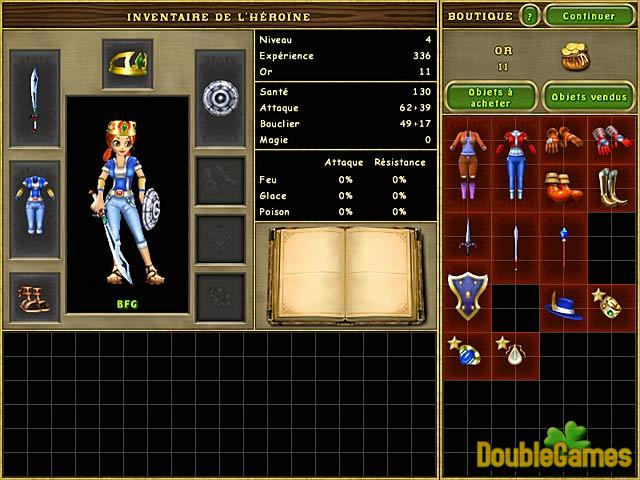Select the equipped blue outfit slot
The width and height of the screenshot is (640, 480).
tap(34, 195)
